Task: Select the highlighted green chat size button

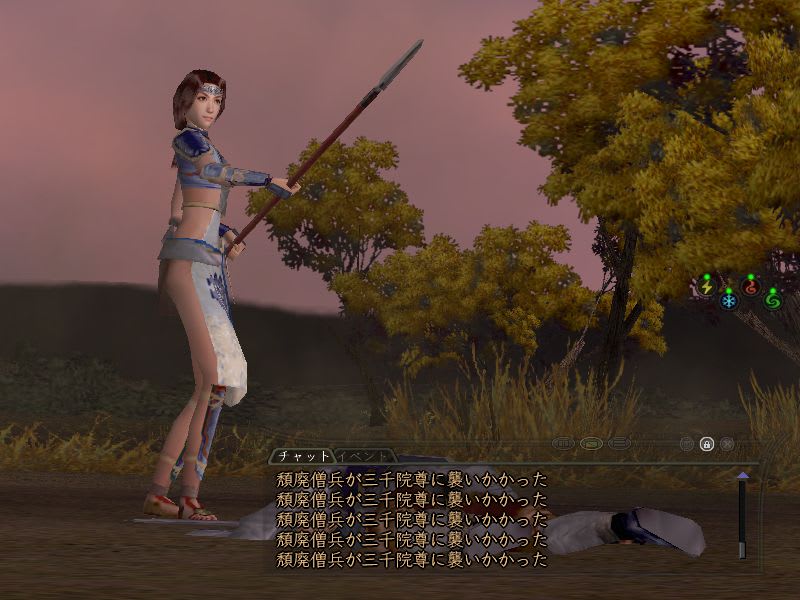Action: pos(590,443)
